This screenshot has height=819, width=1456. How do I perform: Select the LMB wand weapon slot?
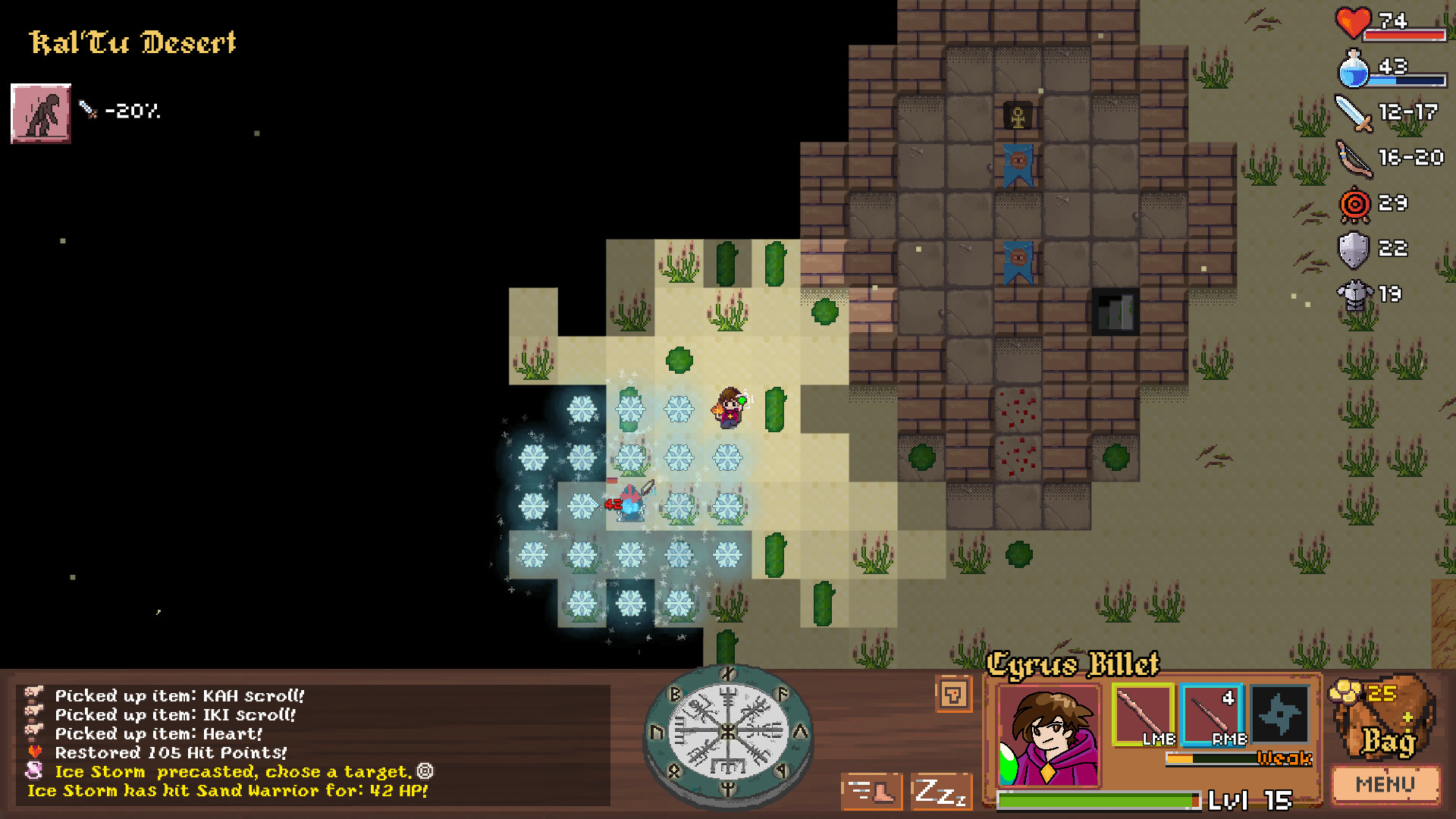click(1142, 714)
